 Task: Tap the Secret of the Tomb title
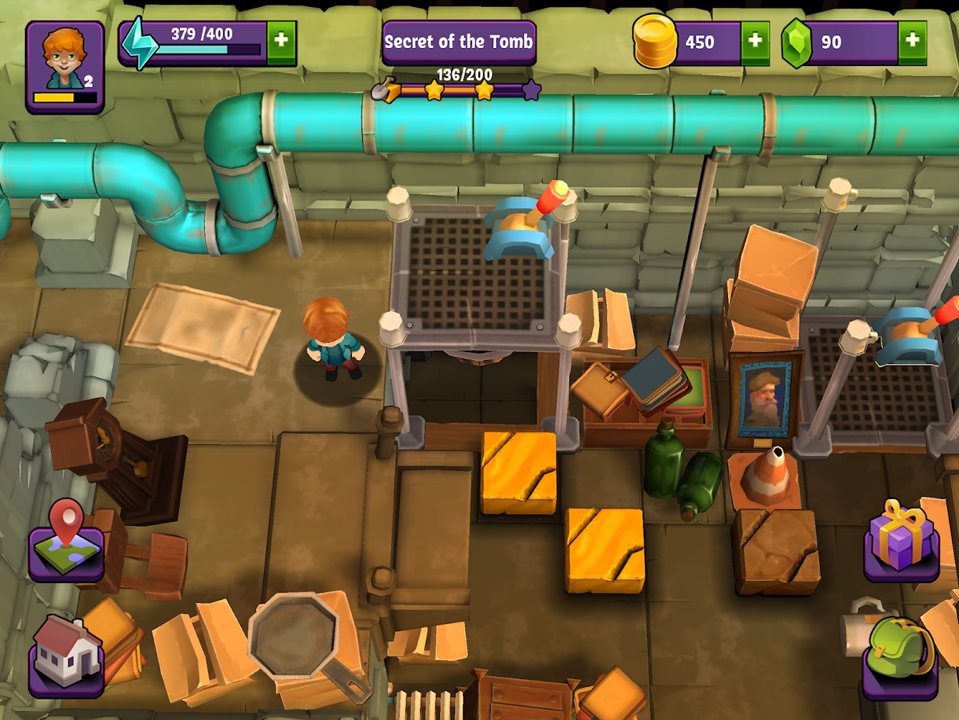(459, 42)
